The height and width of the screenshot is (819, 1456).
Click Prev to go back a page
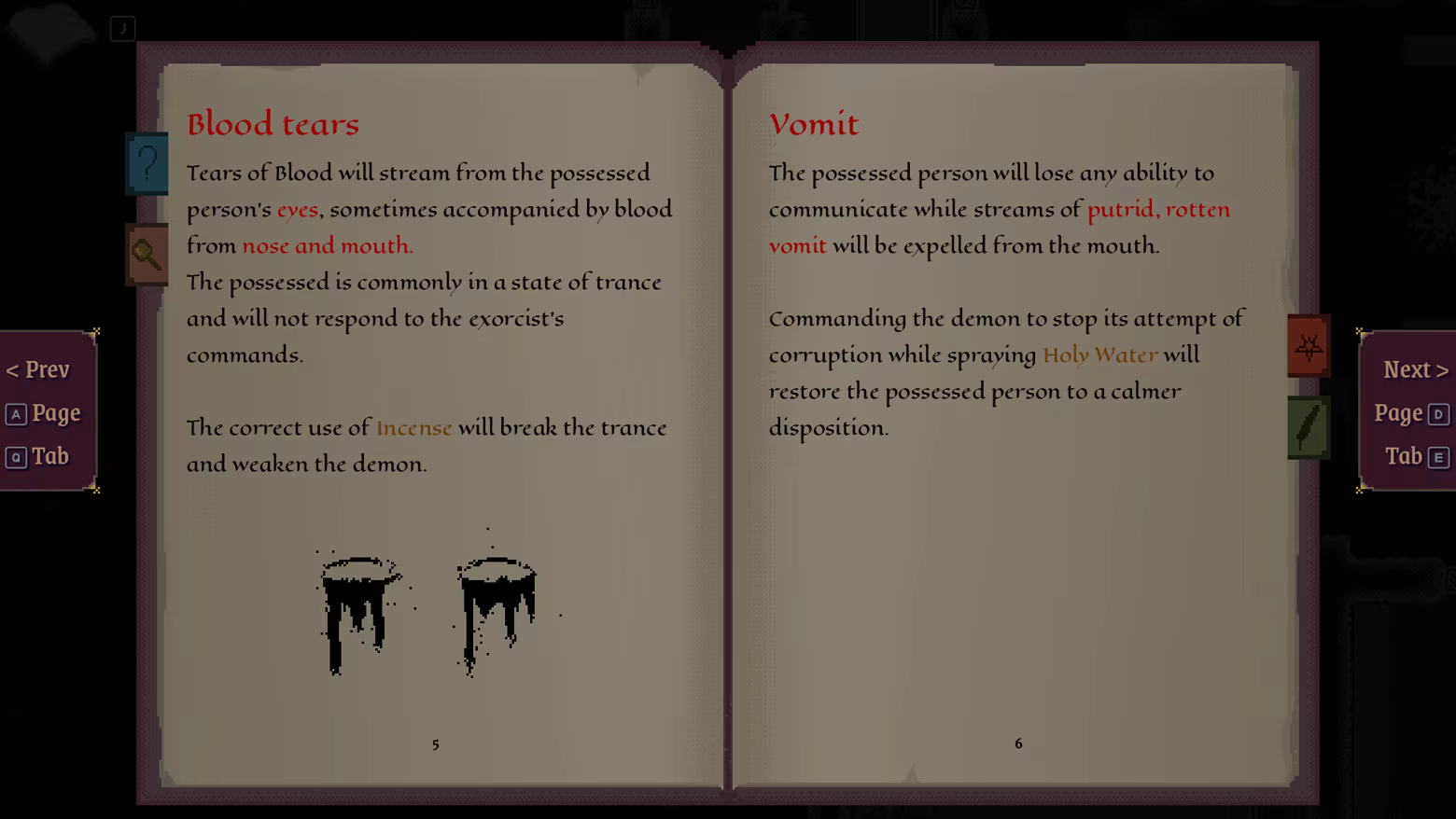(x=39, y=369)
